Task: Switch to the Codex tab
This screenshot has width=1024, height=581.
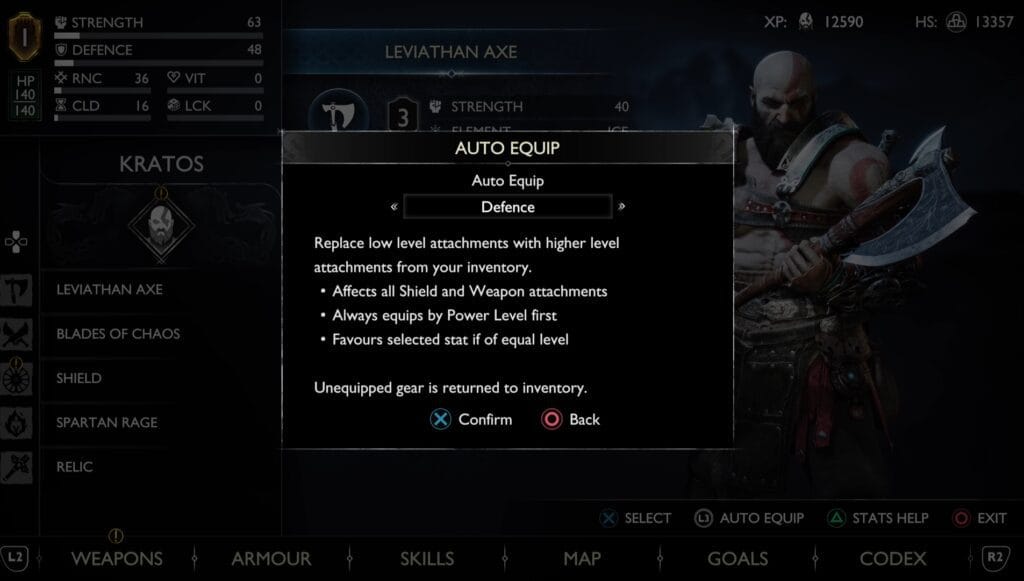Action: coord(893,558)
